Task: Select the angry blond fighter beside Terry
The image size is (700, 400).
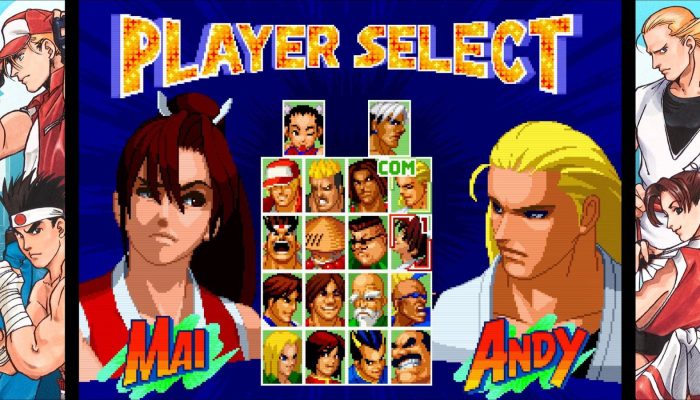Action: click(324, 185)
